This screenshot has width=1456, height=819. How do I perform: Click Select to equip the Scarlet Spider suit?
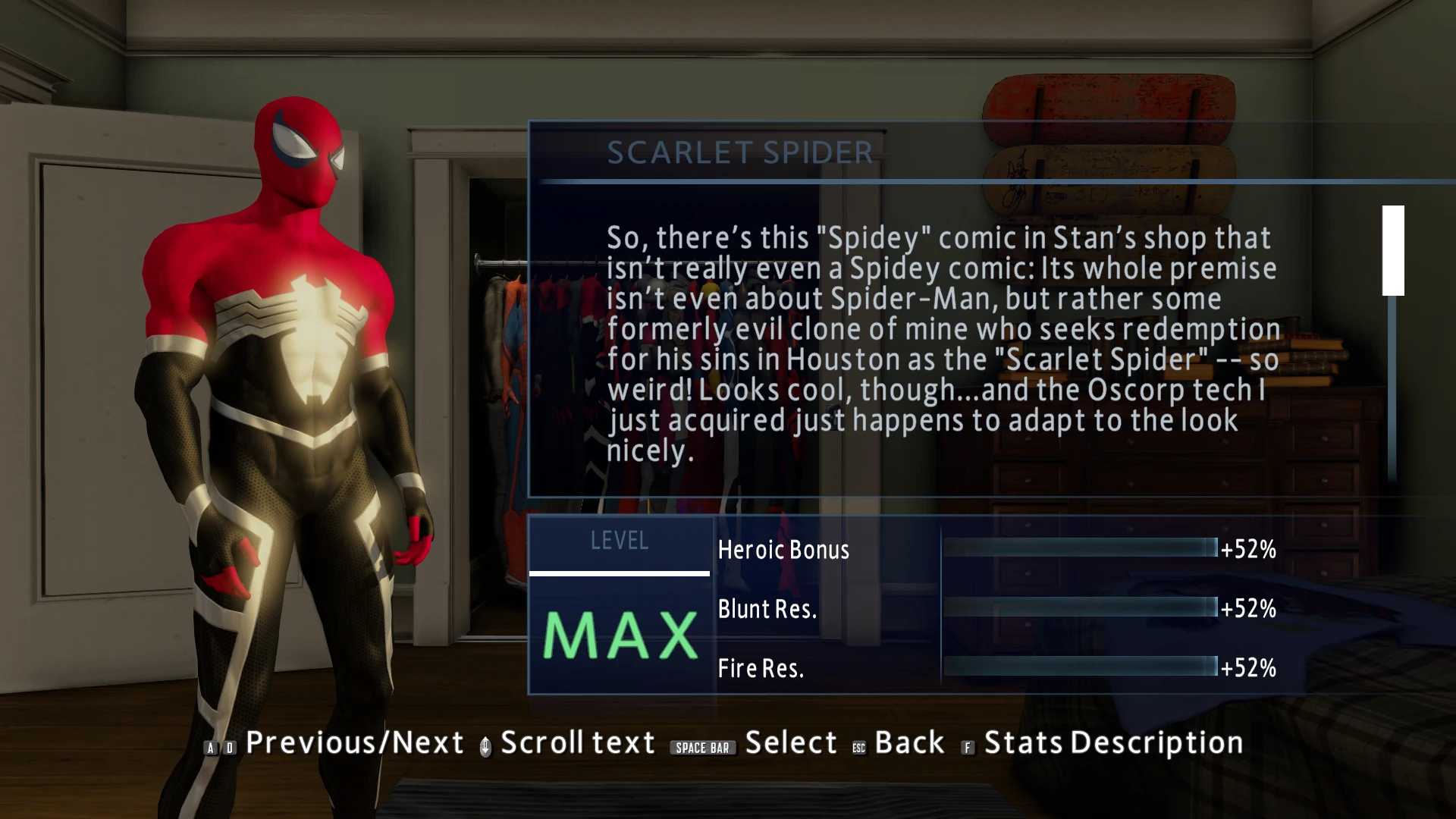tap(791, 742)
